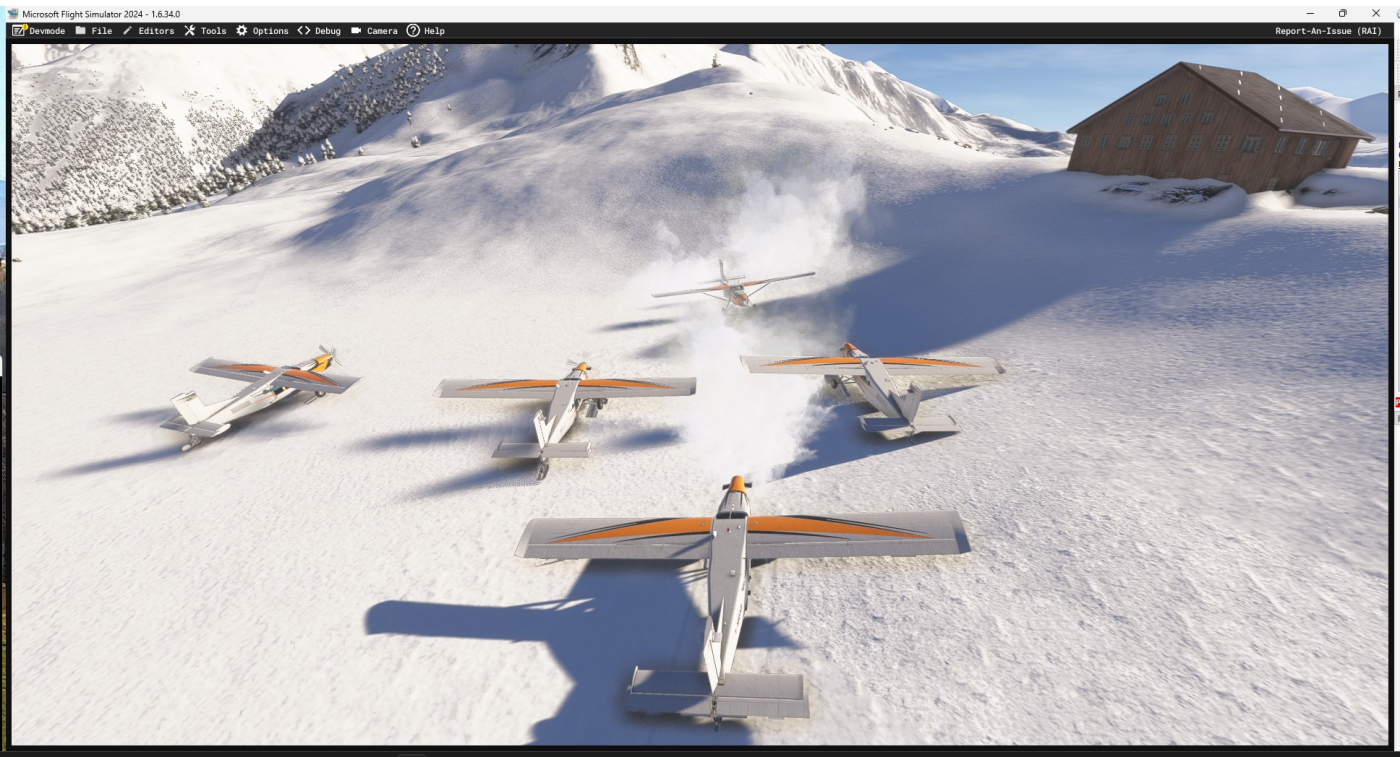Viewport: 1400px width, 757px height.
Task: Open the Options menu
Action: coord(262,31)
